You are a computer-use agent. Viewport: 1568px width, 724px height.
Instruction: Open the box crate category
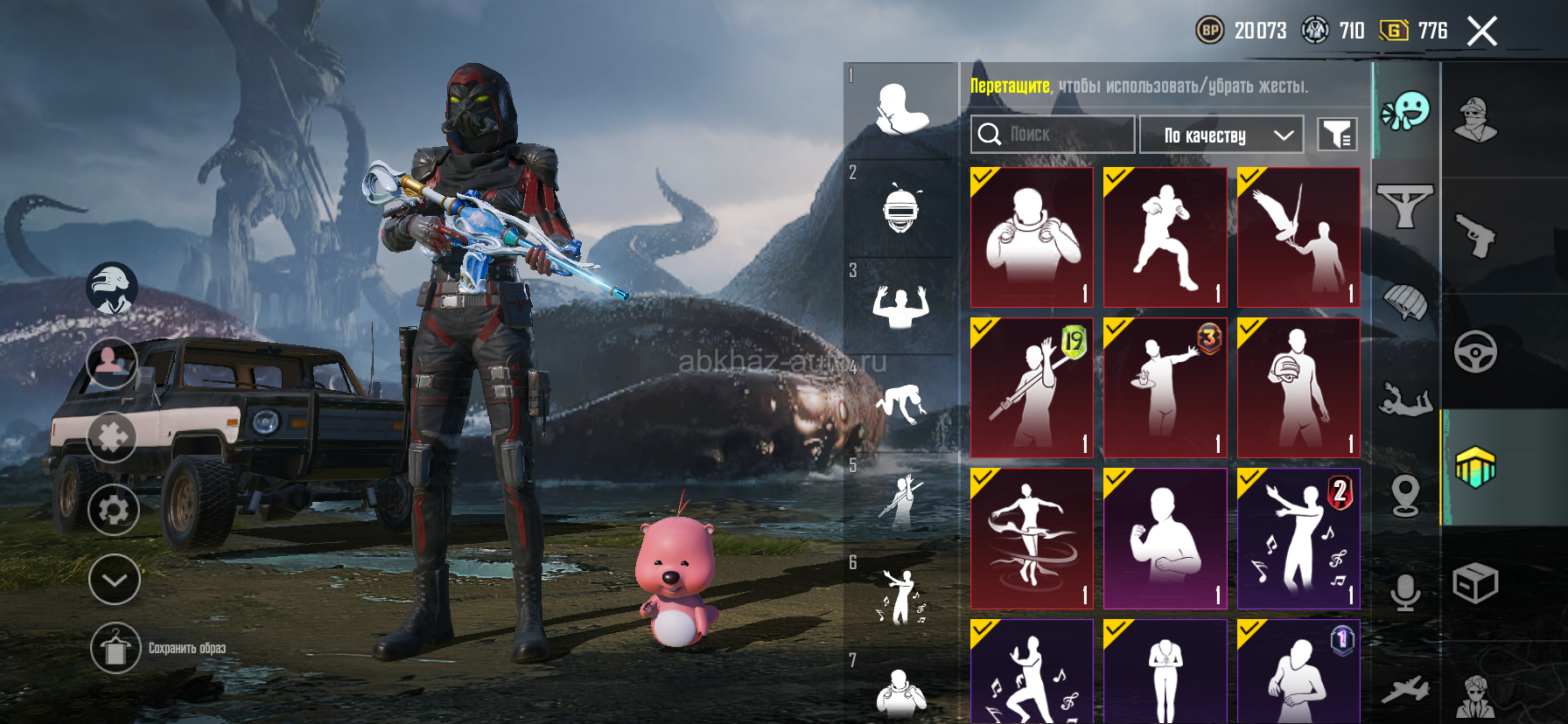pos(1475,582)
